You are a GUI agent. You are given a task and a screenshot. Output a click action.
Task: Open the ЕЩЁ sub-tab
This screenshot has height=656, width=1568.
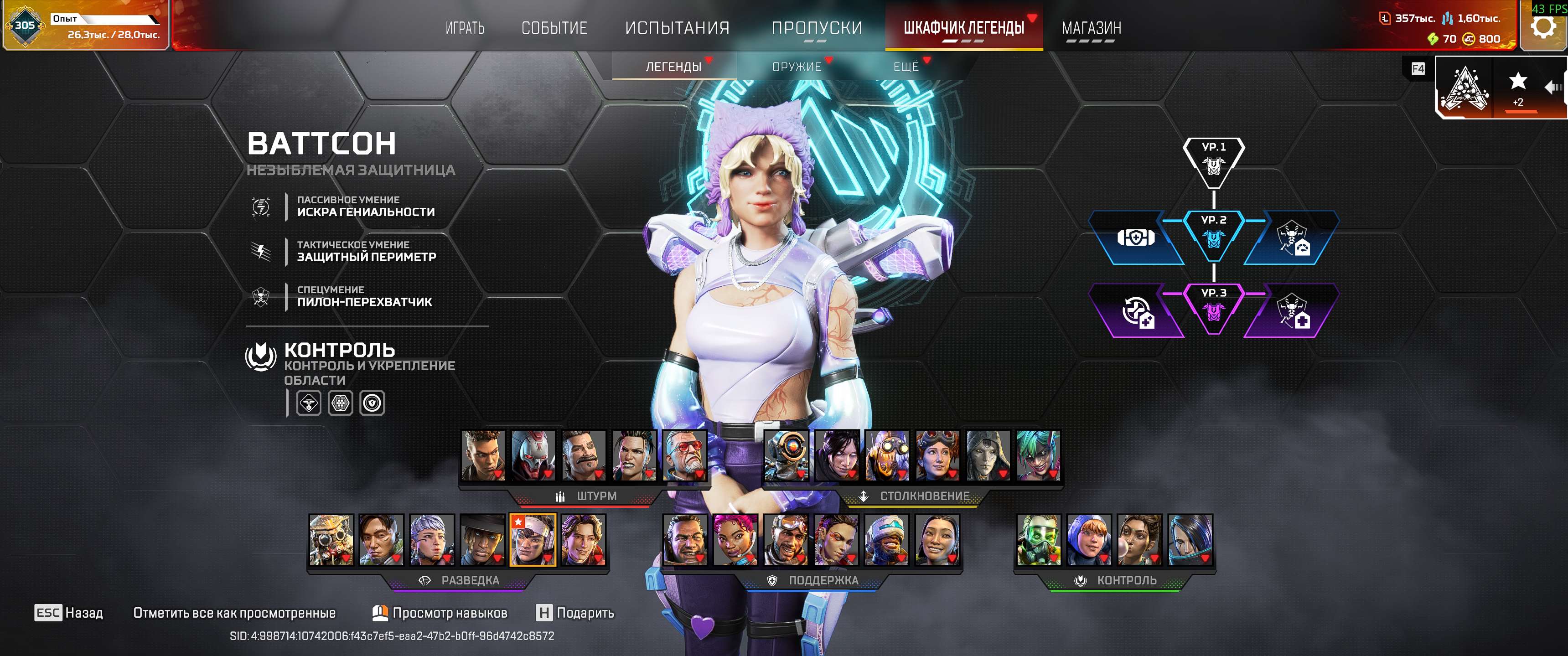905,67
